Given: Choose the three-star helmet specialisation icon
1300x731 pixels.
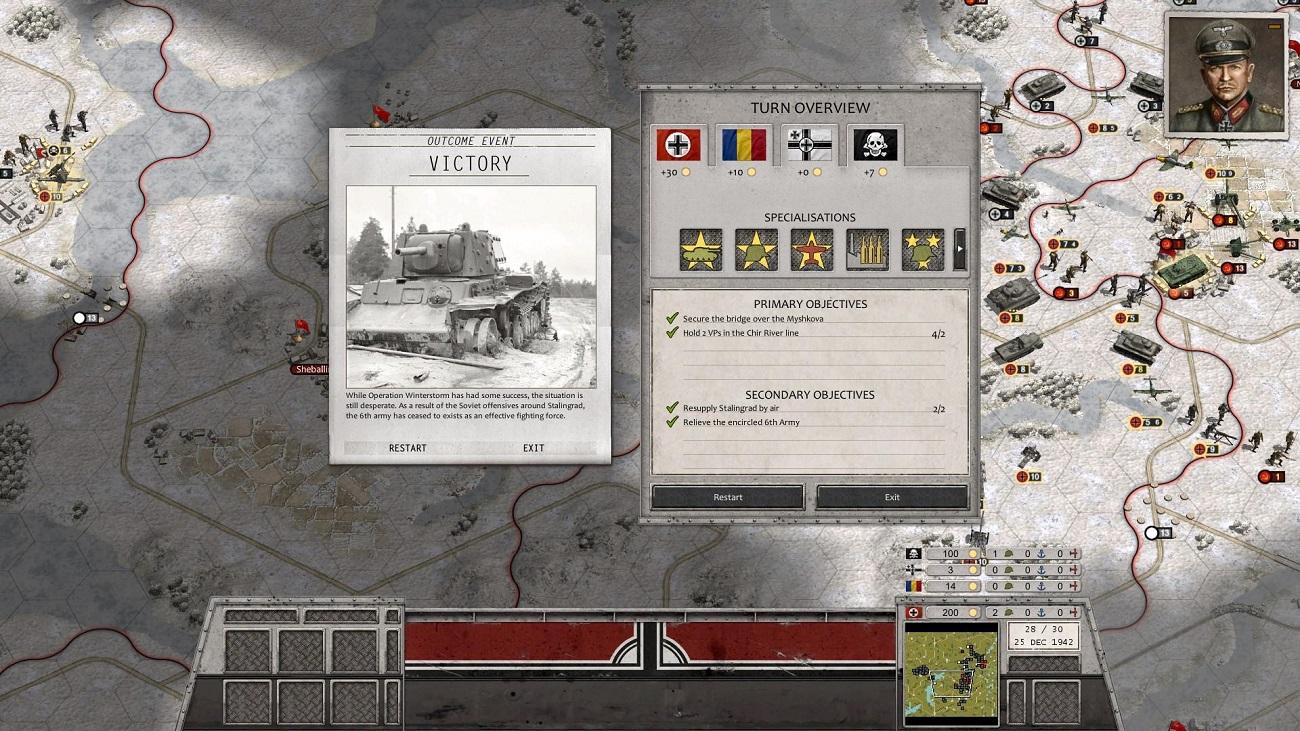Looking at the screenshot, I should (x=922, y=250).
